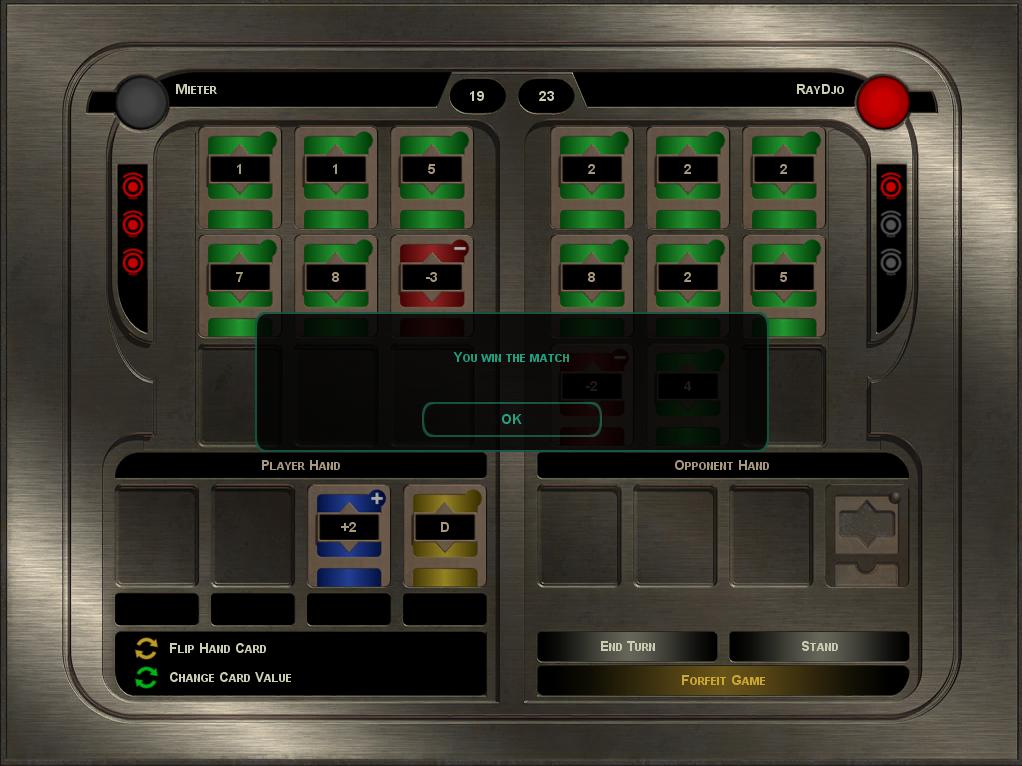This screenshot has width=1022, height=766.
Task: Pick the yellow D hand card
Action: pyautogui.click(x=445, y=535)
